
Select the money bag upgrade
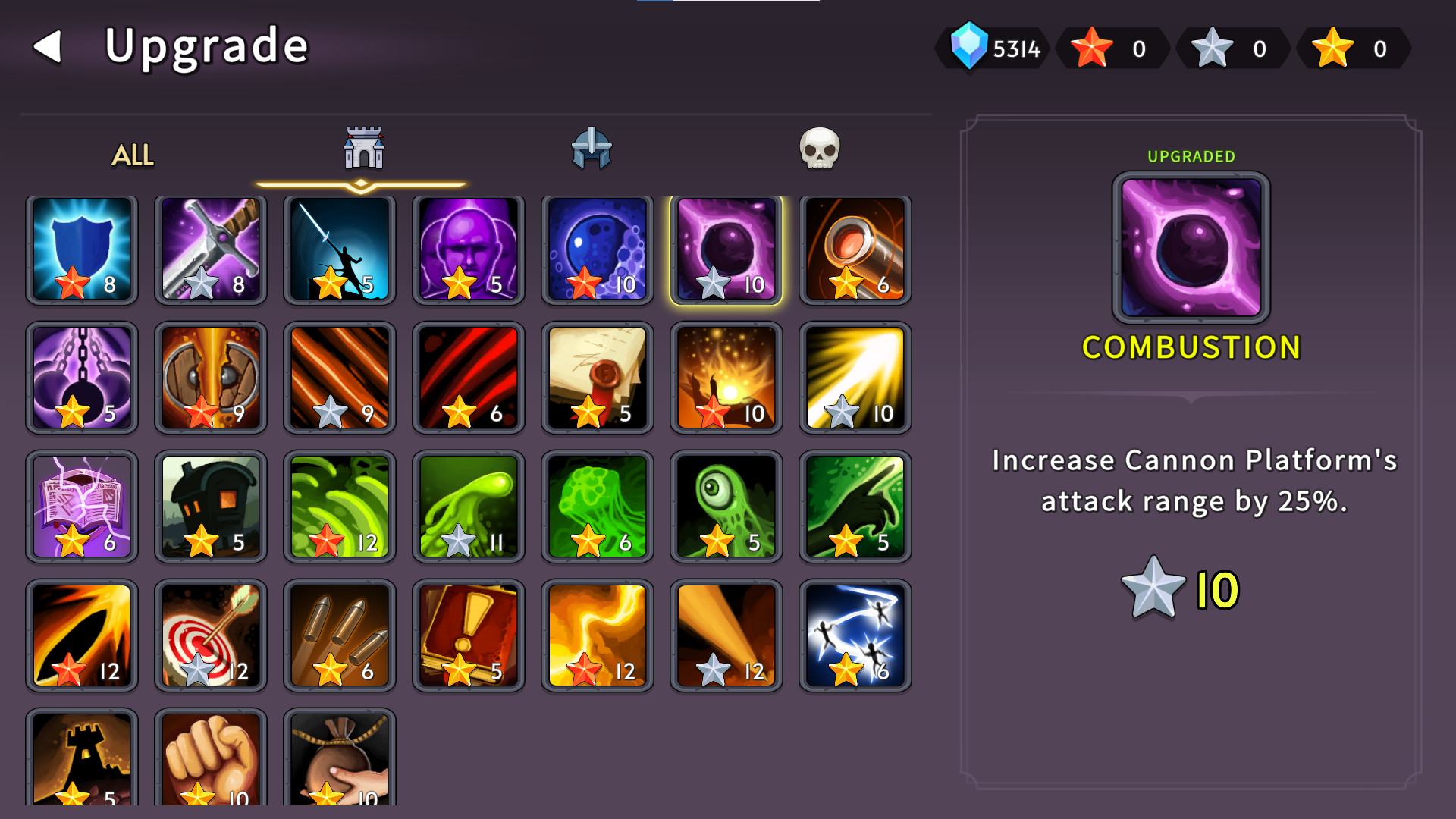338,758
